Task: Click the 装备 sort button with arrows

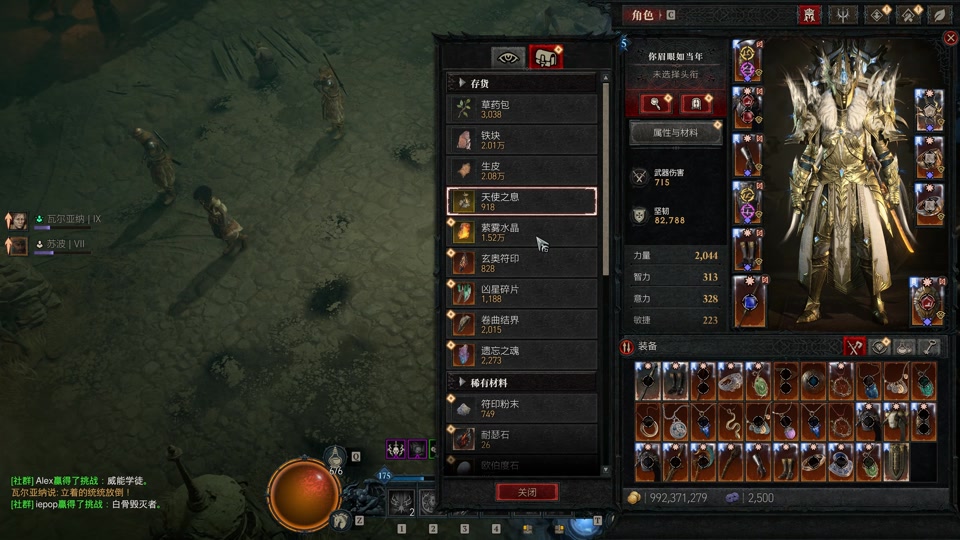Action: point(628,347)
